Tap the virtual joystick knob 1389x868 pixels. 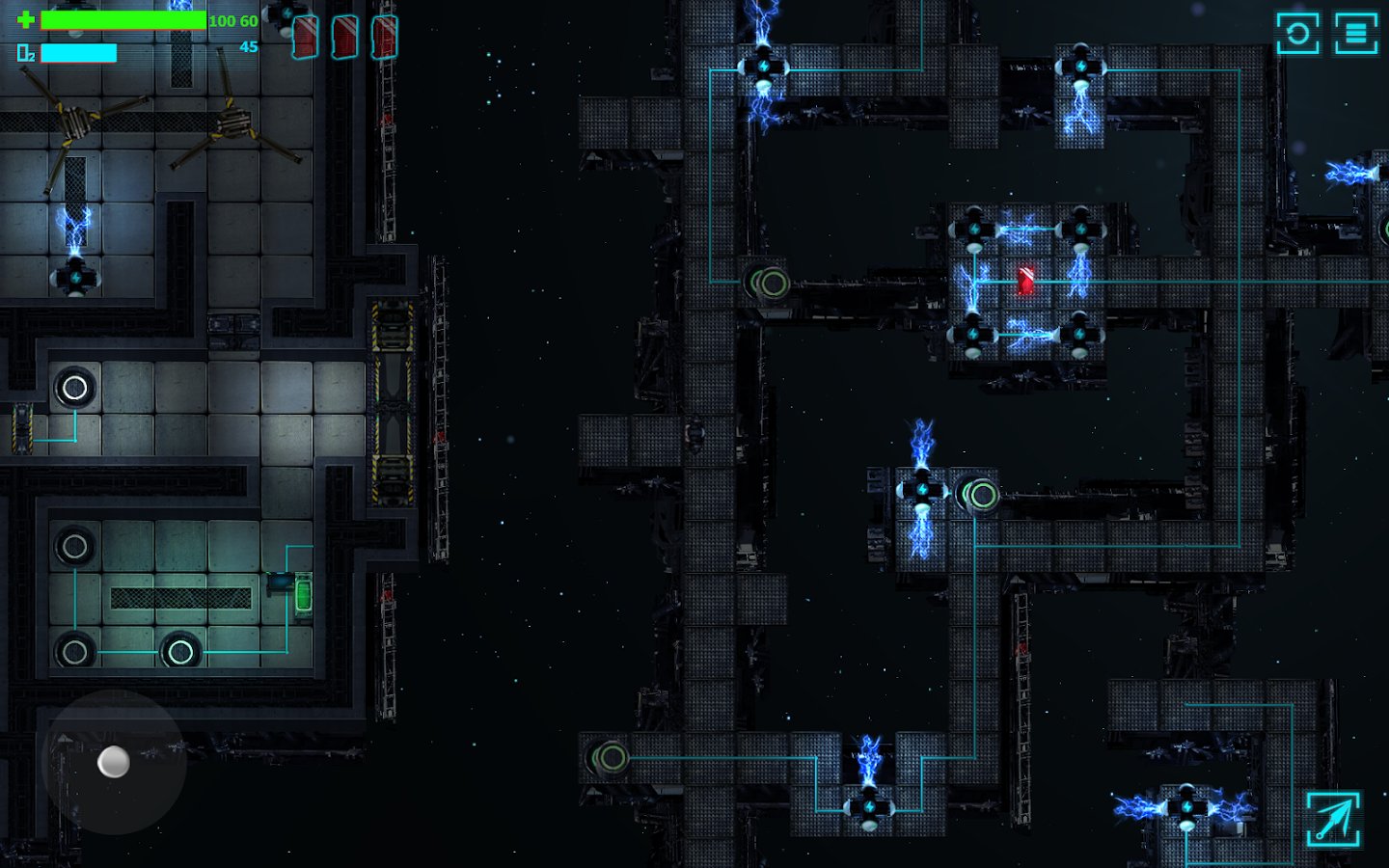114,762
